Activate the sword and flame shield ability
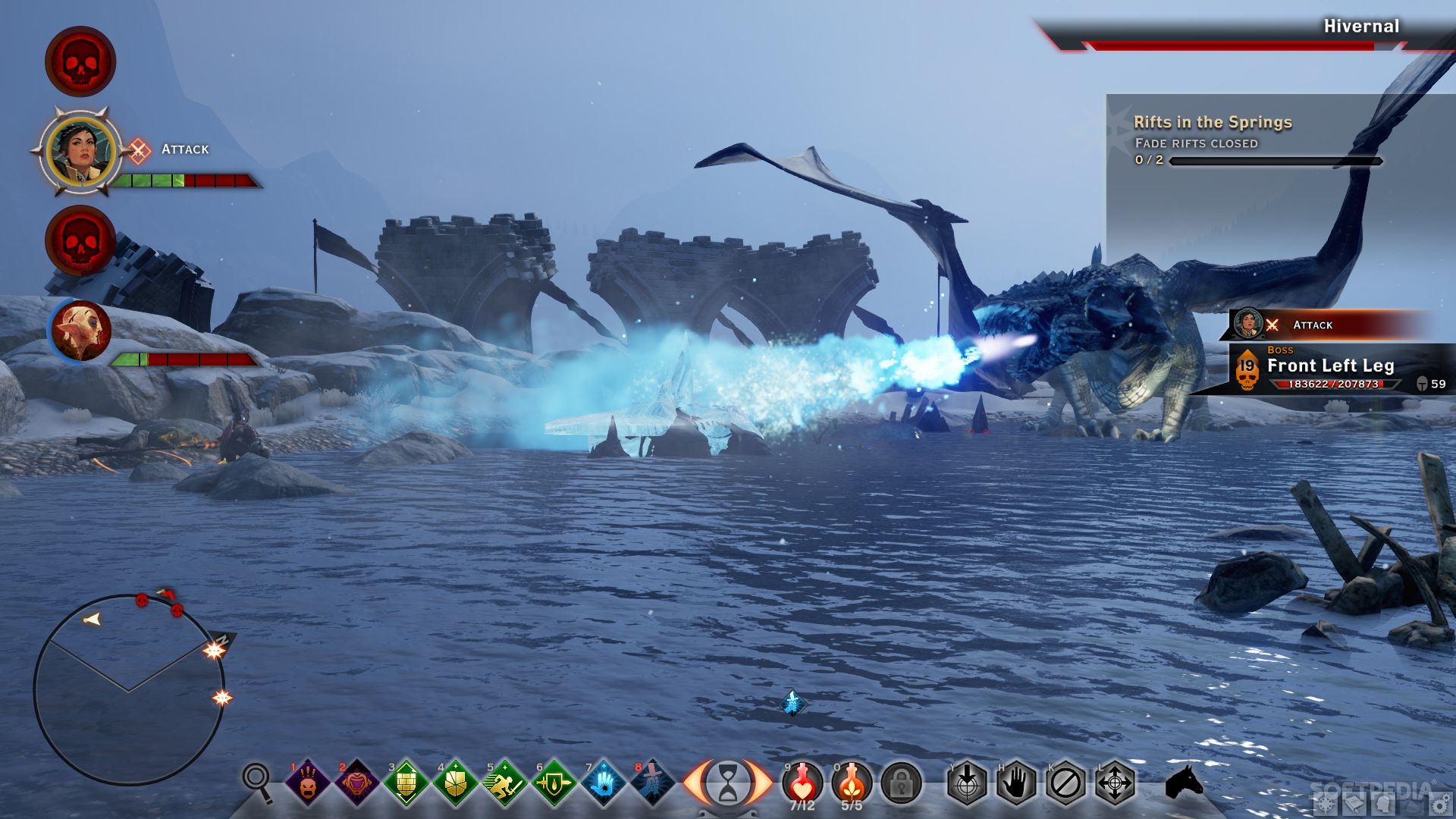Image resolution: width=1456 pixels, height=819 pixels. tap(554, 783)
